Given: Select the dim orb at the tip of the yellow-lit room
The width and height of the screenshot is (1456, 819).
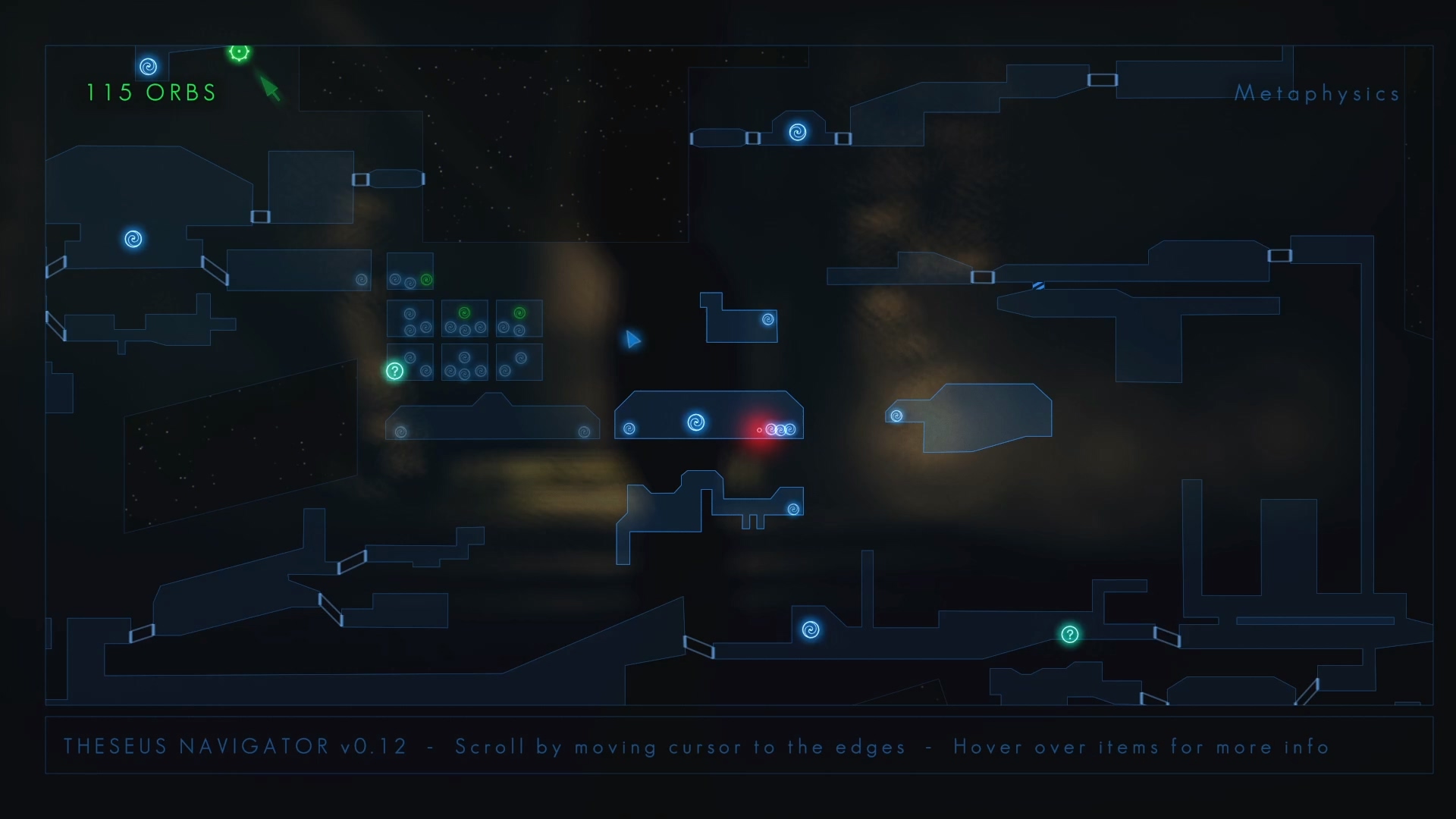Looking at the screenshot, I should (896, 416).
